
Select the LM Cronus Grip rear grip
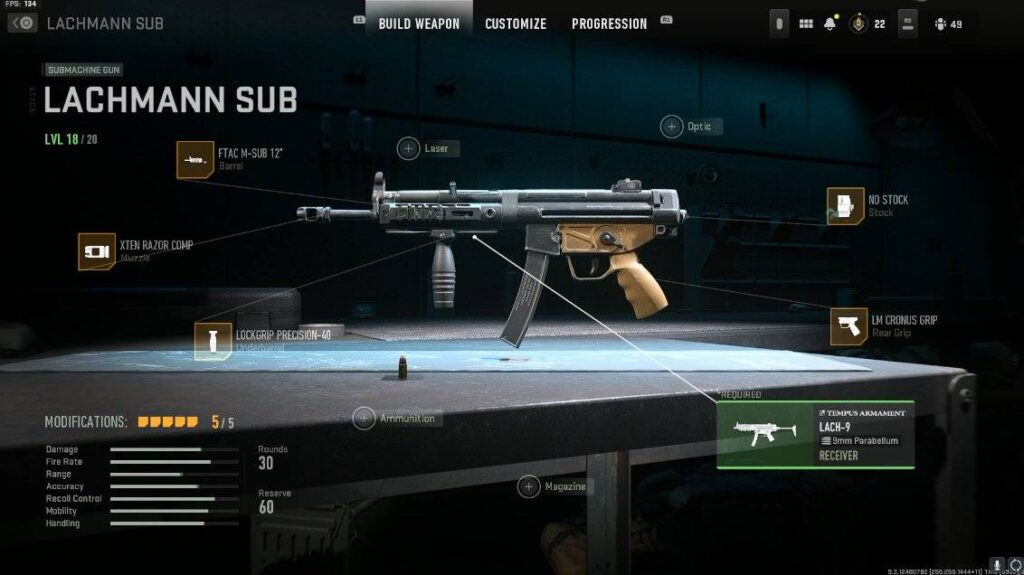point(849,326)
